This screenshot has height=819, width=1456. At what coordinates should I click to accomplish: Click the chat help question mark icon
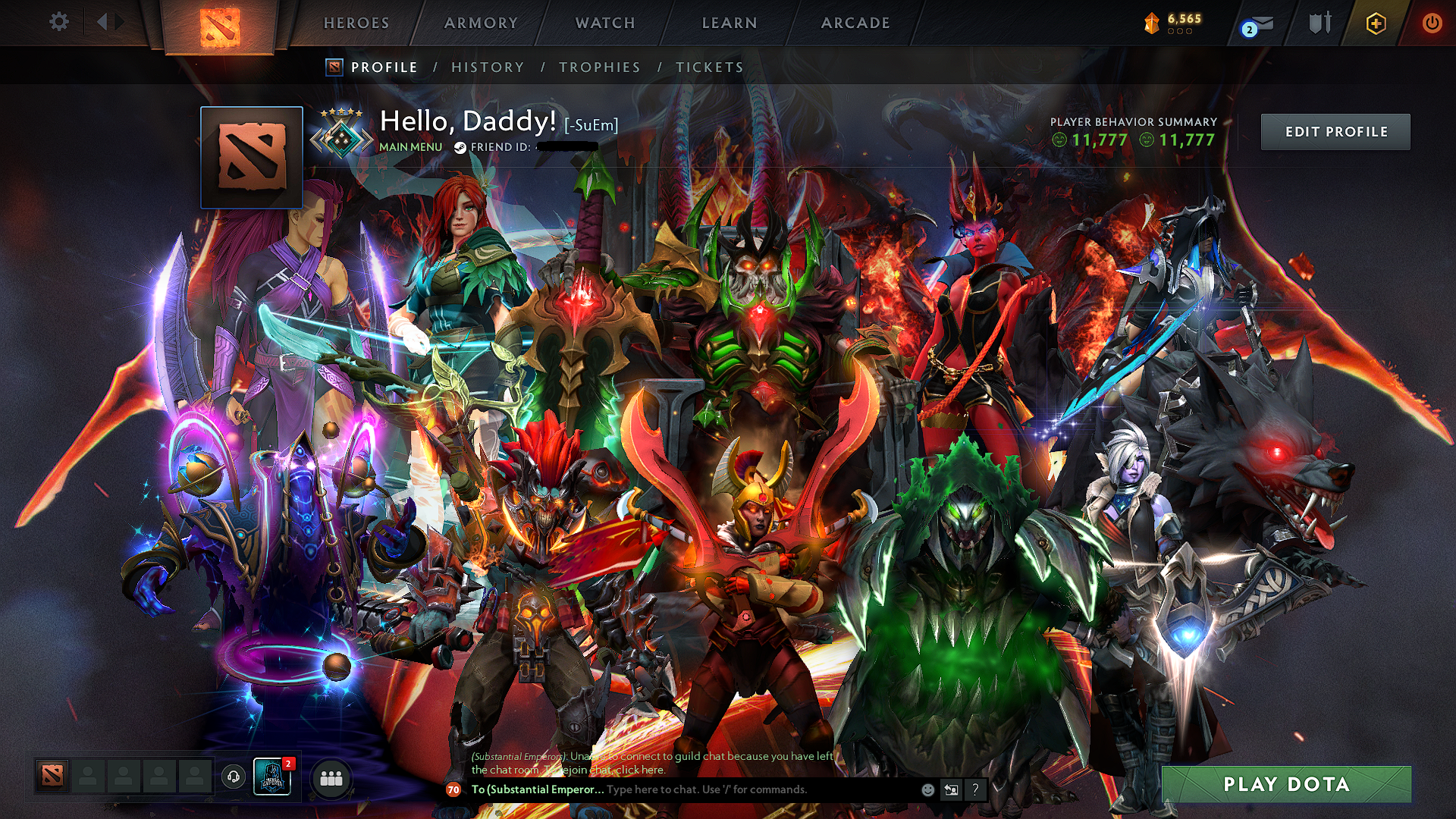(974, 790)
